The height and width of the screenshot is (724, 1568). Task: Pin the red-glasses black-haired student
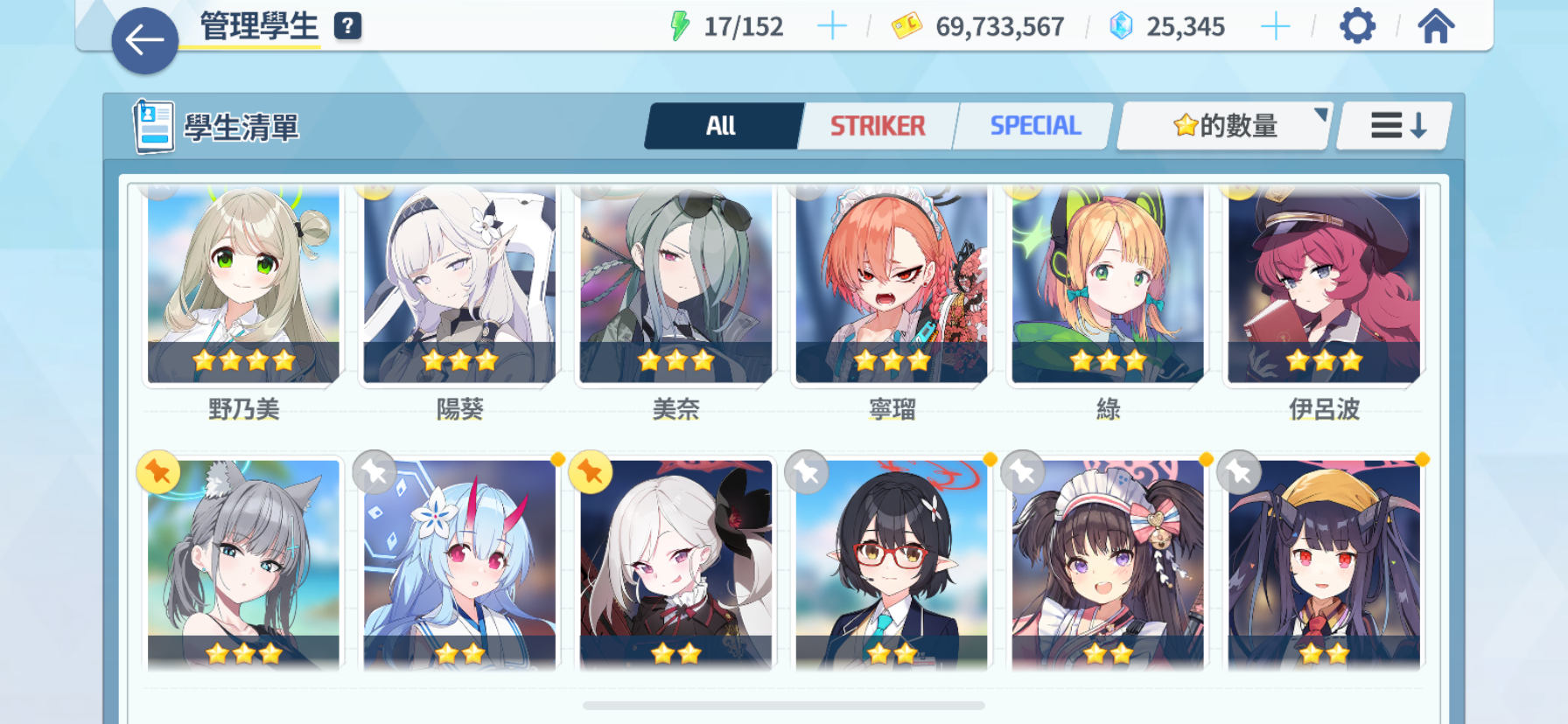pyautogui.click(x=806, y=470)
